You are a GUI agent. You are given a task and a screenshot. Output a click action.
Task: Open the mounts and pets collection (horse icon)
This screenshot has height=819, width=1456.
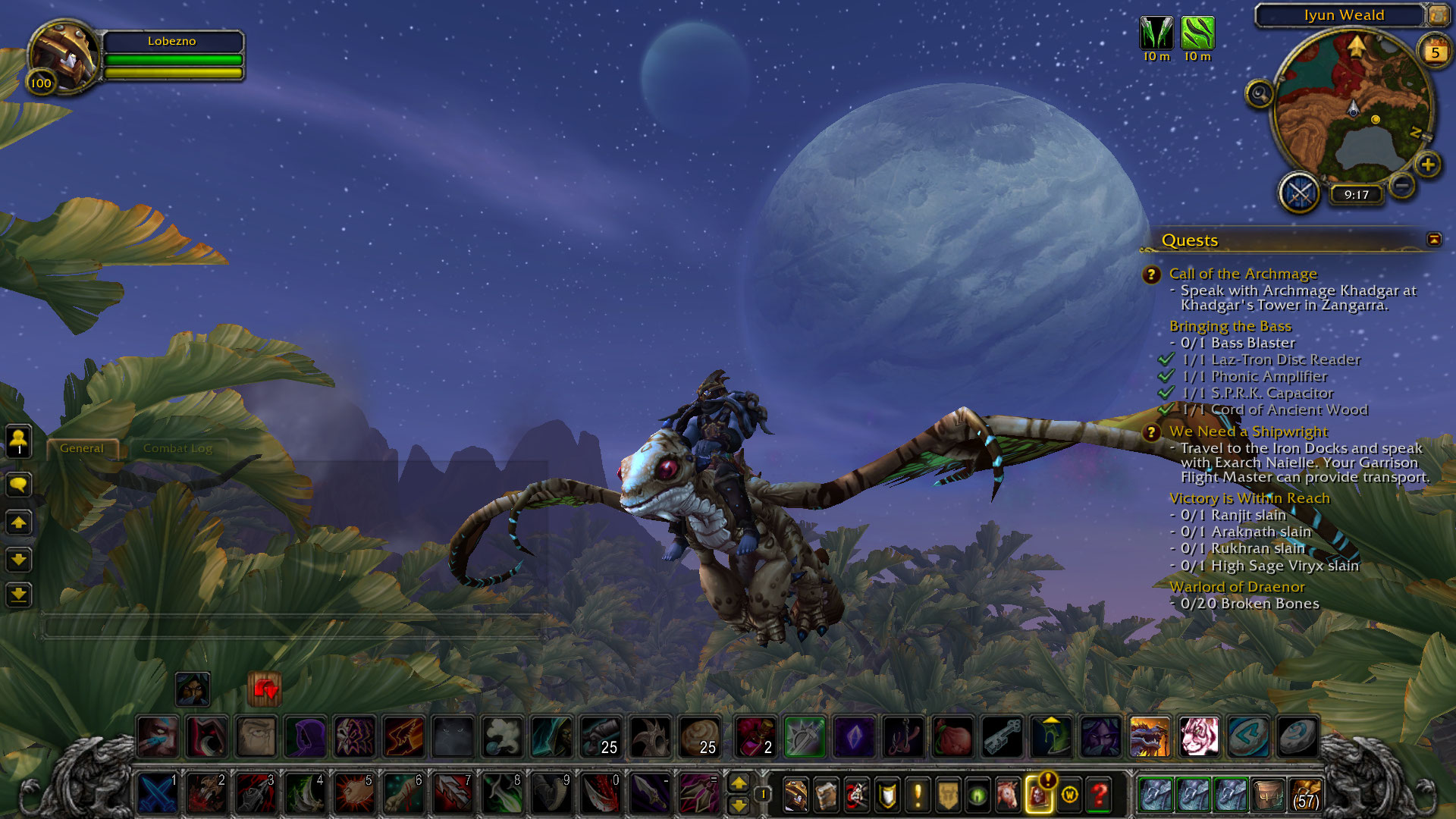pos(1008,795)
